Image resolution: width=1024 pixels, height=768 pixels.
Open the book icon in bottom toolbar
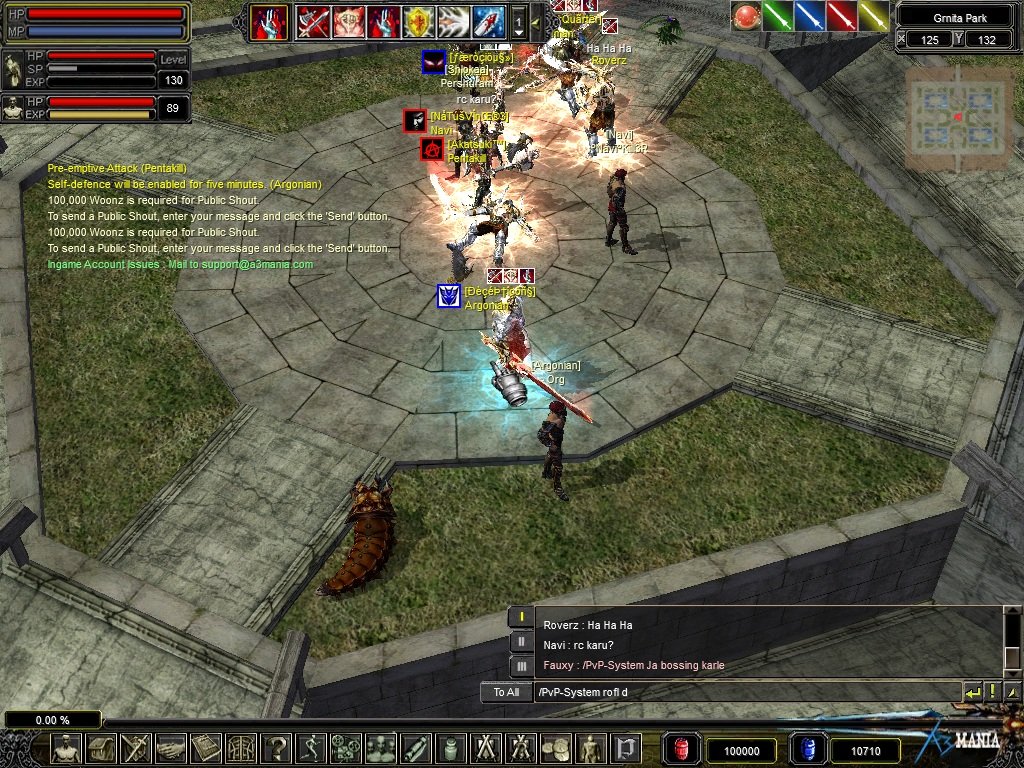pyautogui.click(x=205, y=748)
